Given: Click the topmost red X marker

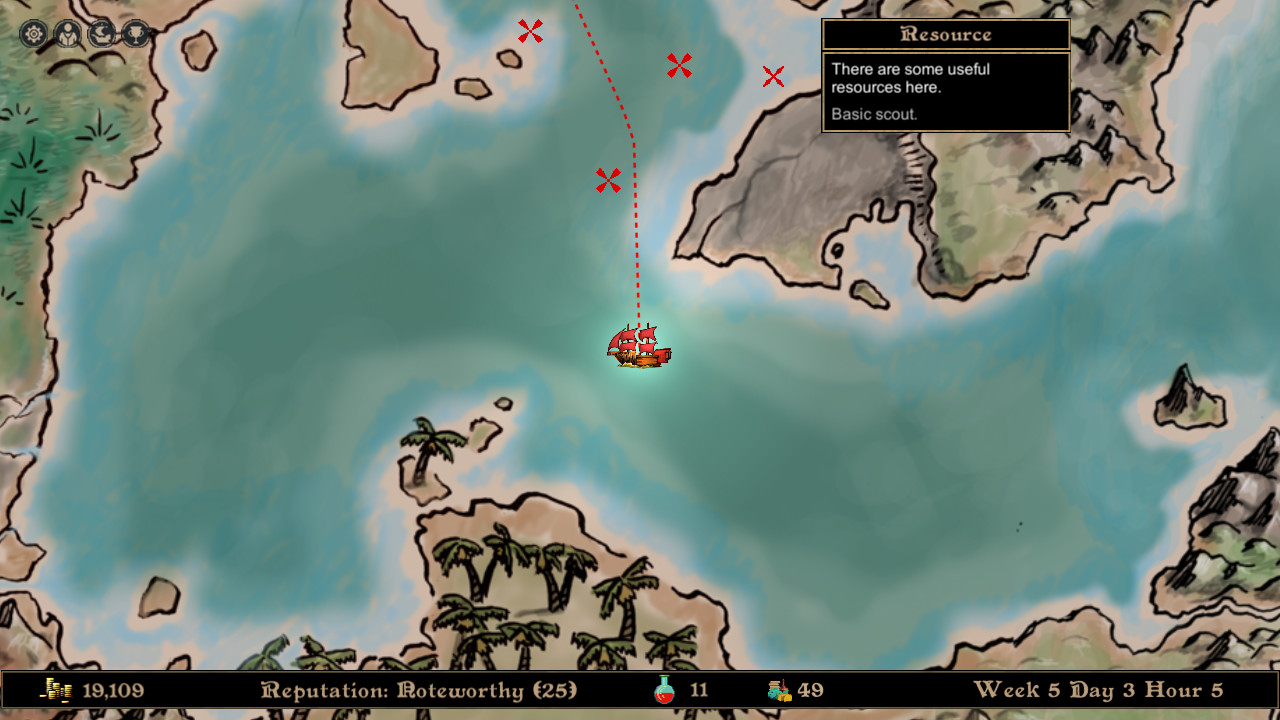Looking at the screenshot, I should (x=530, y=32).
